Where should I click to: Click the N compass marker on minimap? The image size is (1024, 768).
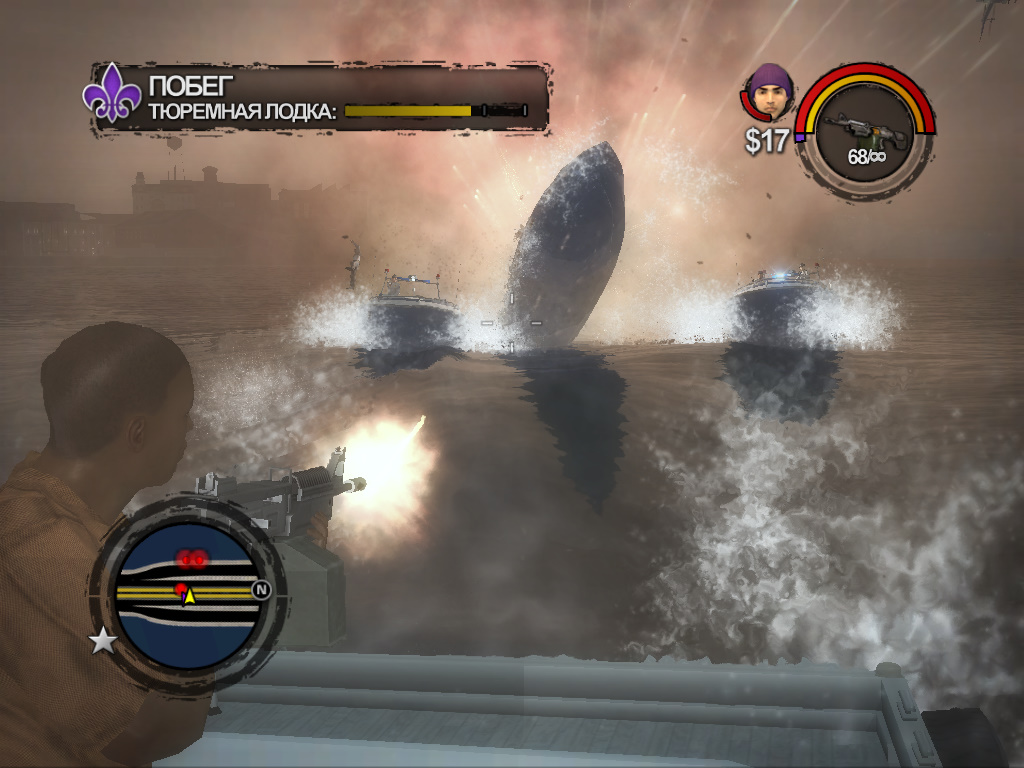pos(261,590)
